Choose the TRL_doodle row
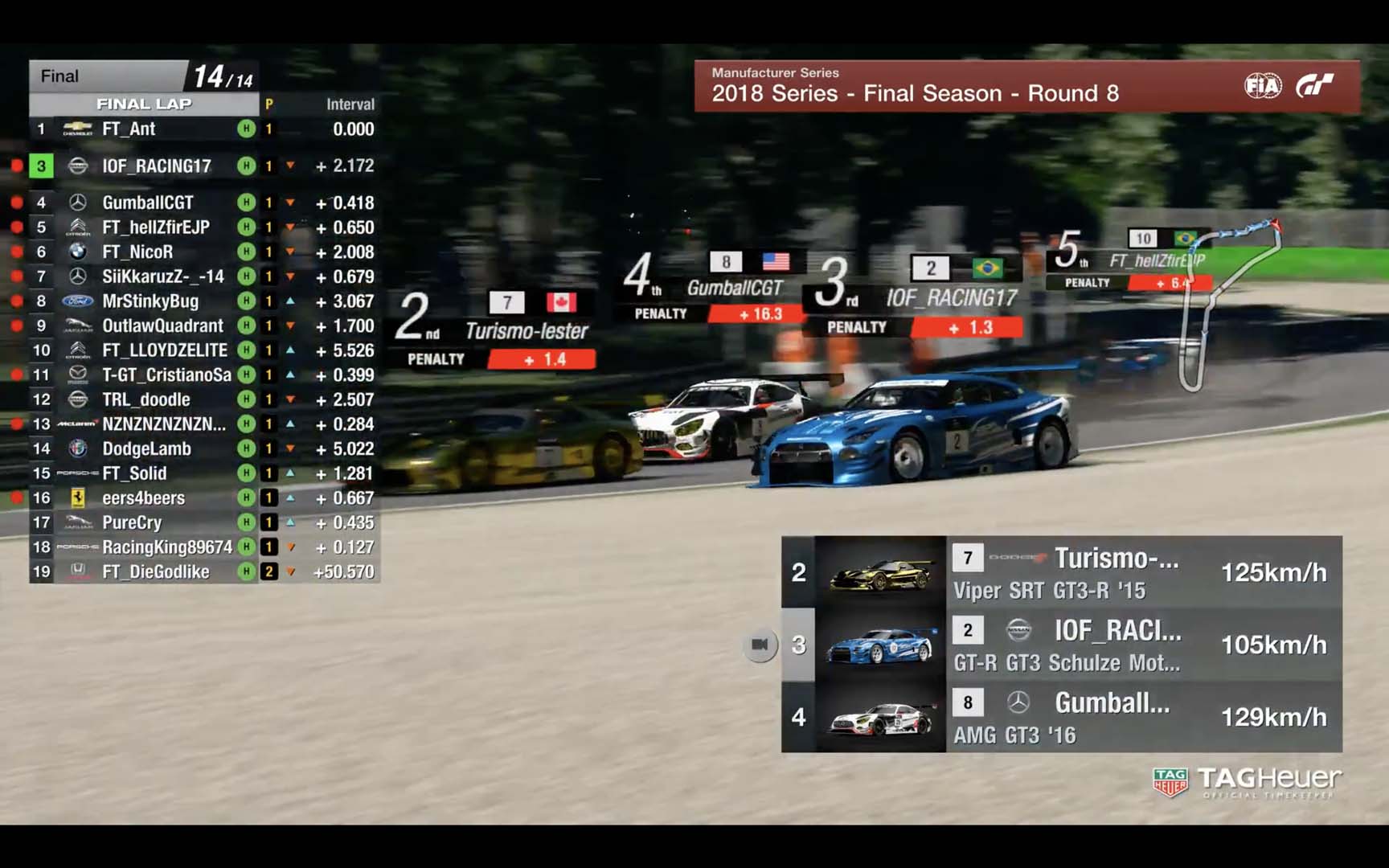This screenshot has height=868, width=1389. (x=145, y=399)
